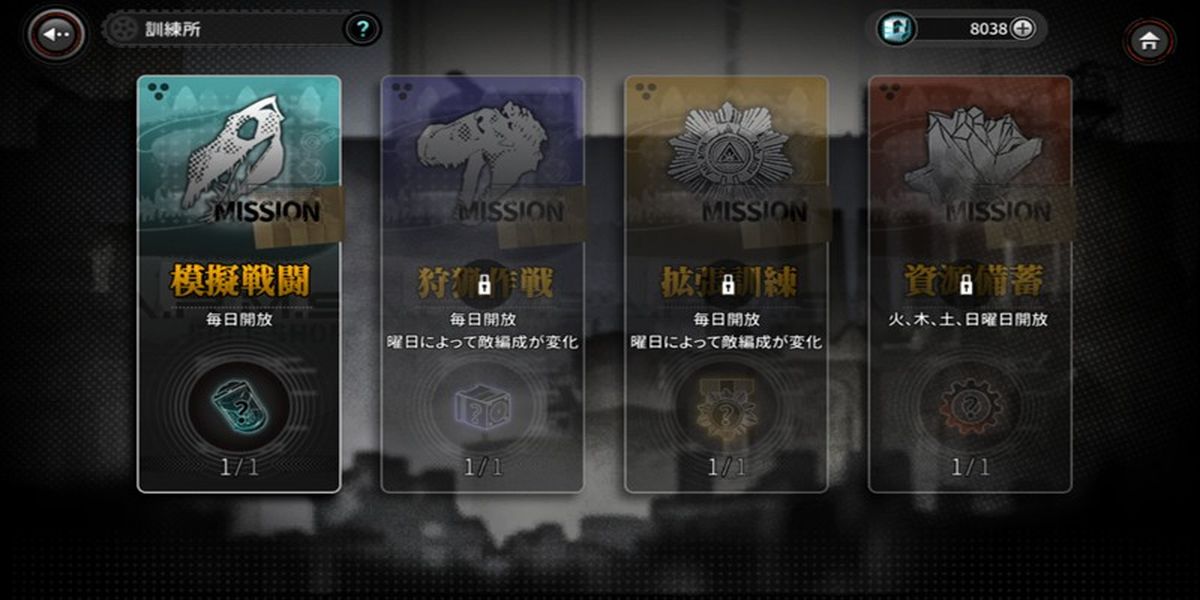Select the 模擬戦闘 mission card
Viewport: 1200px width, 600px height.
(239, 284)
